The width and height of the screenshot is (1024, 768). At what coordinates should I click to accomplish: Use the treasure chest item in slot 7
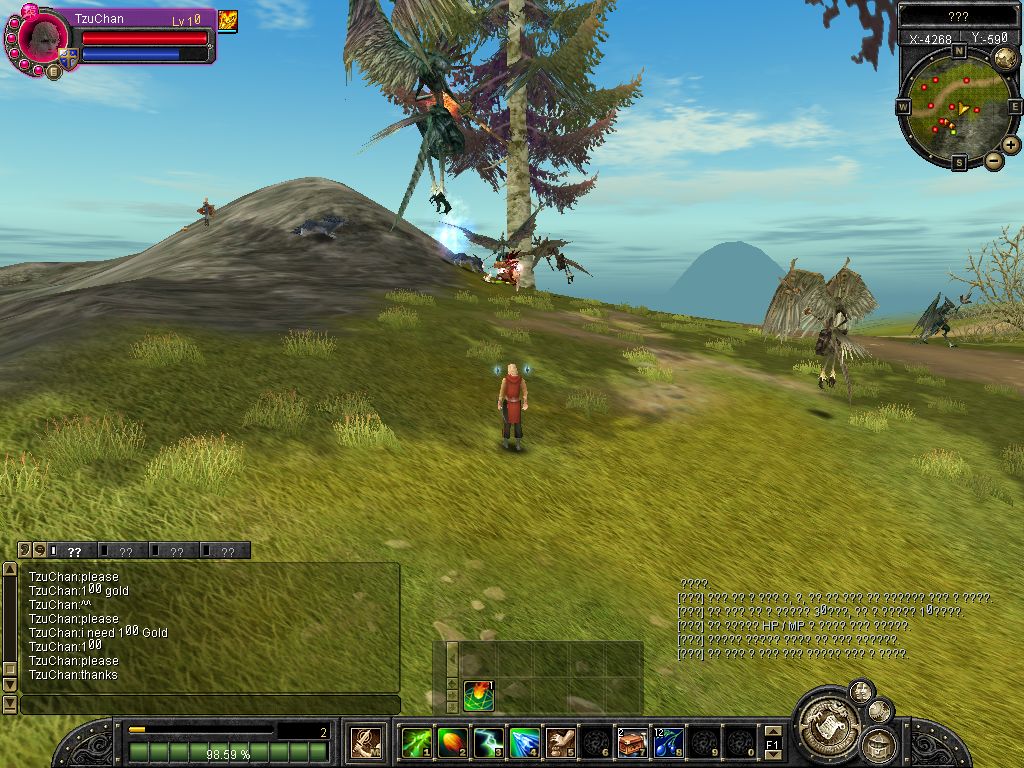point(632,743)
